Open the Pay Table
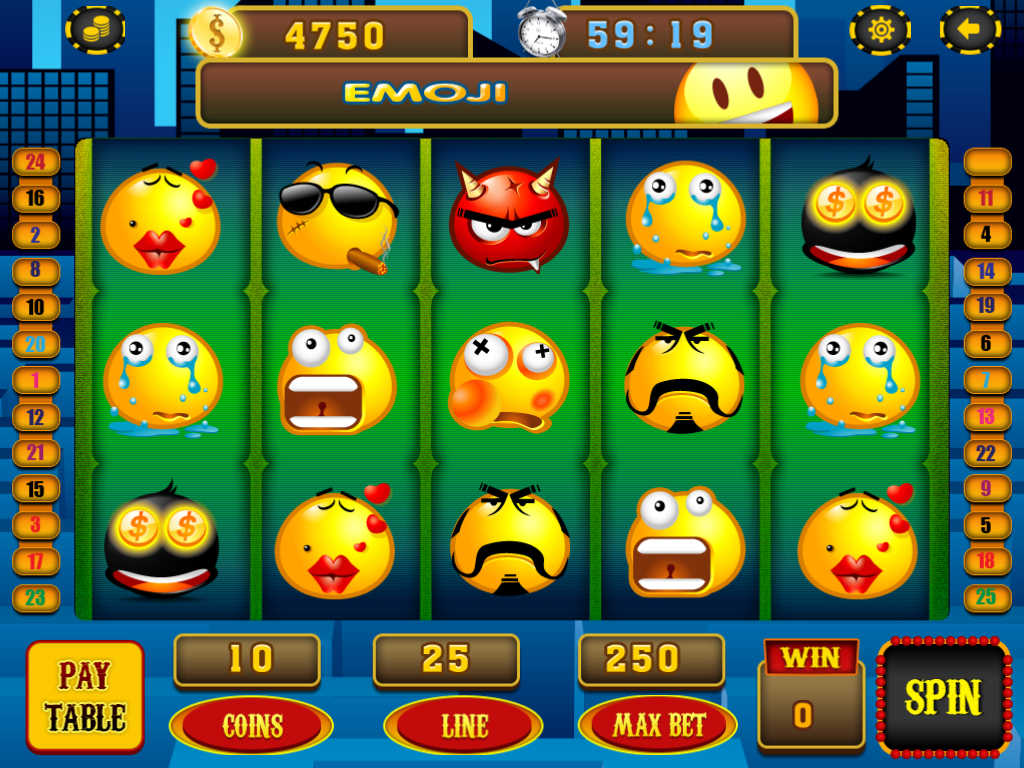This screenshot has height=768, width=1024. coord(85,697)
